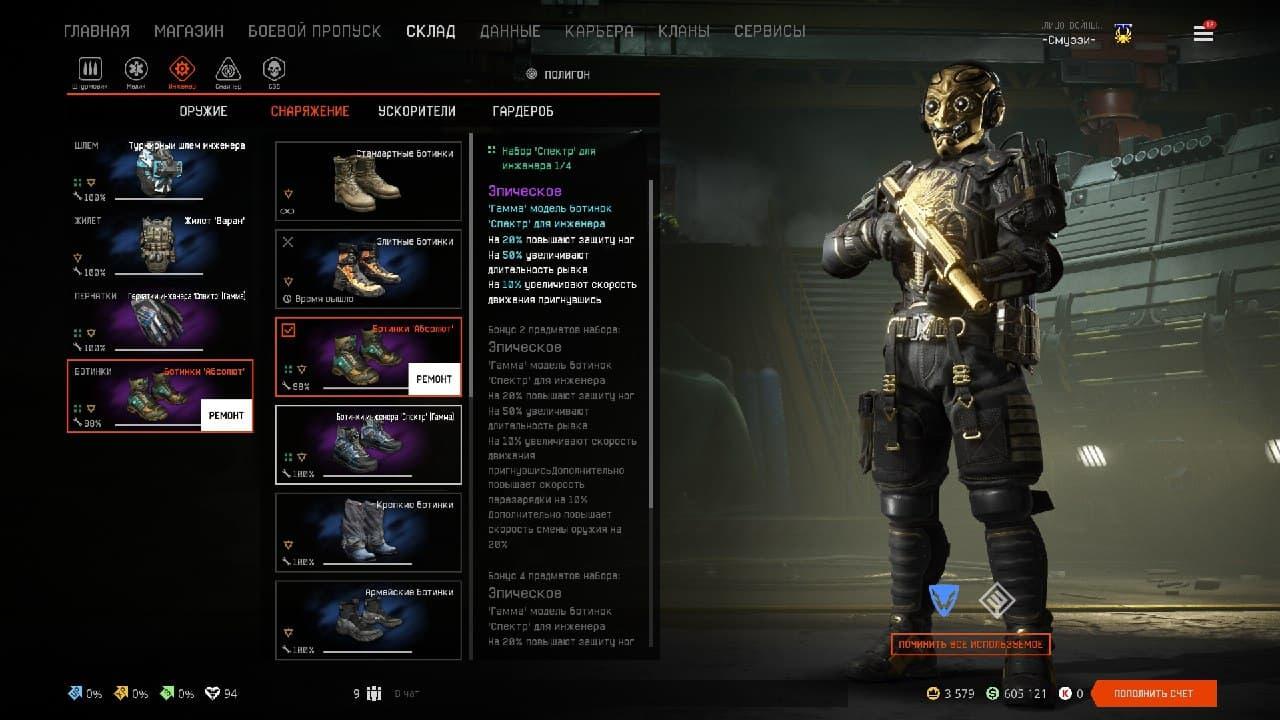
Task: Select the ЖИЛЕТ vest equipment slot
Action: [x=160, y=246]
